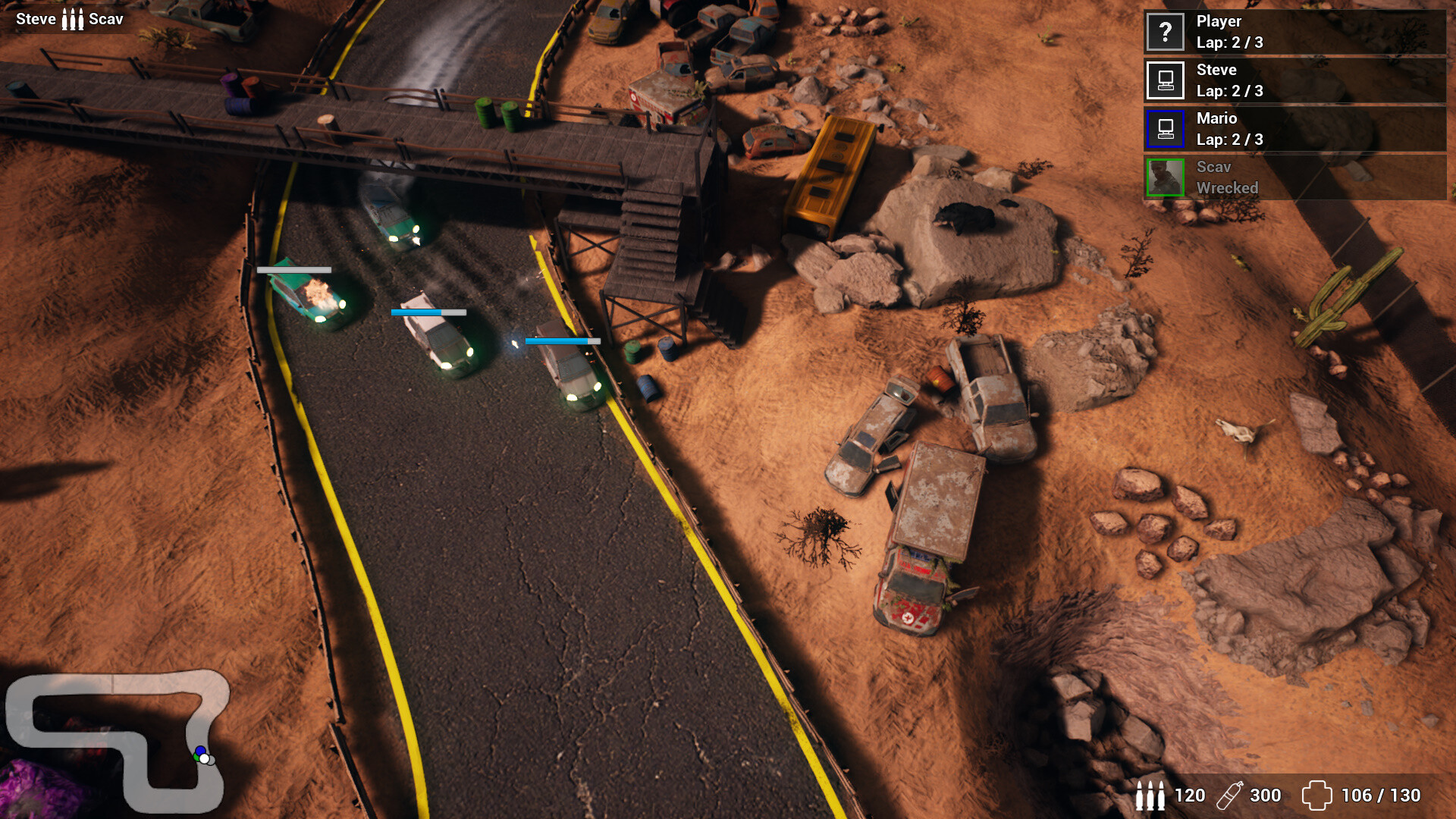Screen dimensions: 1456x819
Task: Select the Player row in the standings
Action: (x=1294, y=32)
